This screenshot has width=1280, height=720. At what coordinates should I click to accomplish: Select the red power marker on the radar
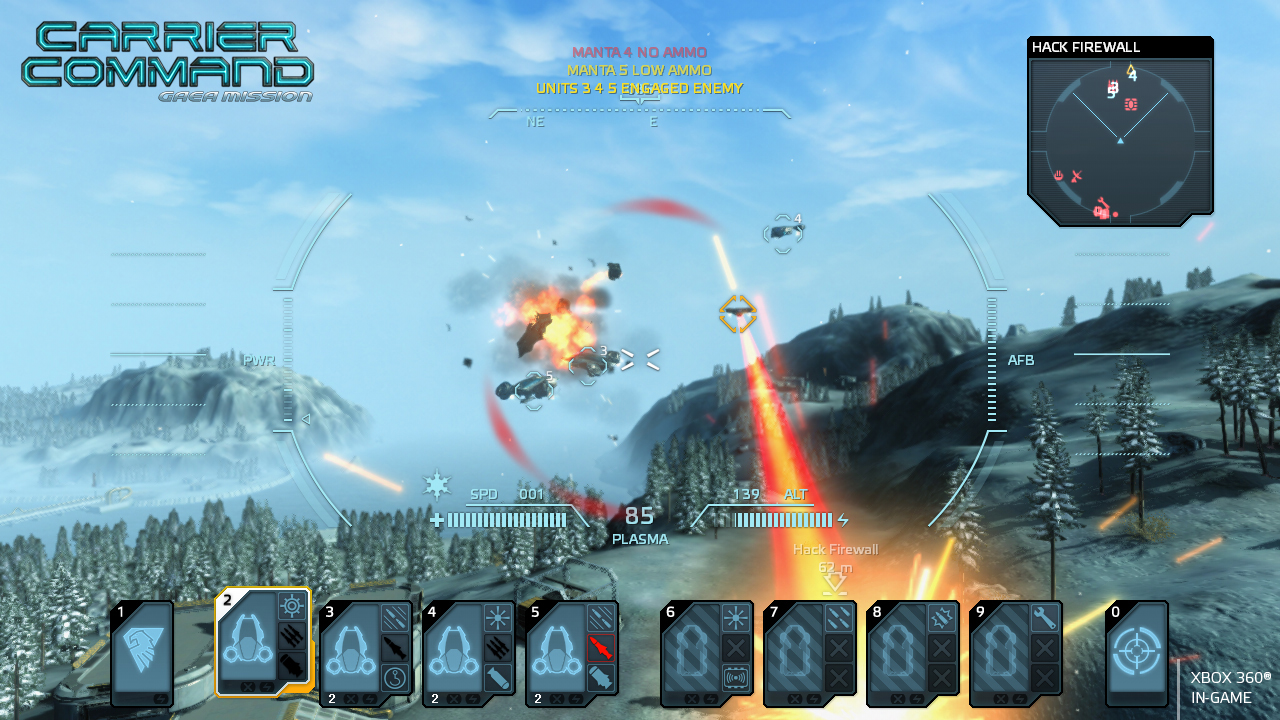coord(1059,177)
